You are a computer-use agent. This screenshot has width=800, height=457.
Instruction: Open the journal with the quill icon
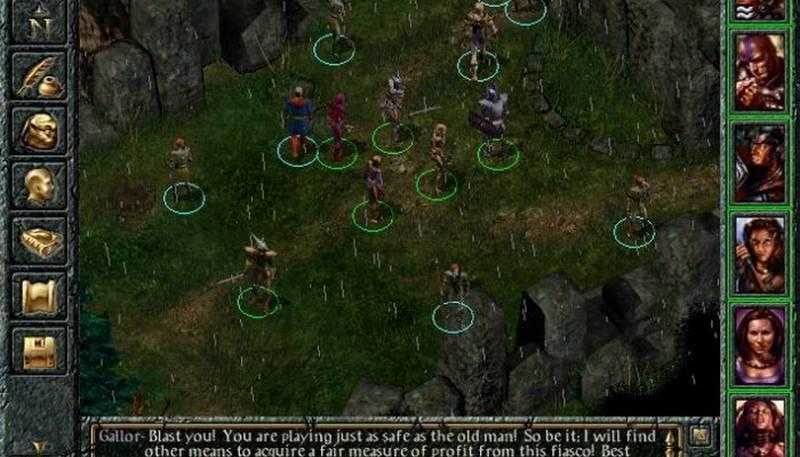click(39, 77)
